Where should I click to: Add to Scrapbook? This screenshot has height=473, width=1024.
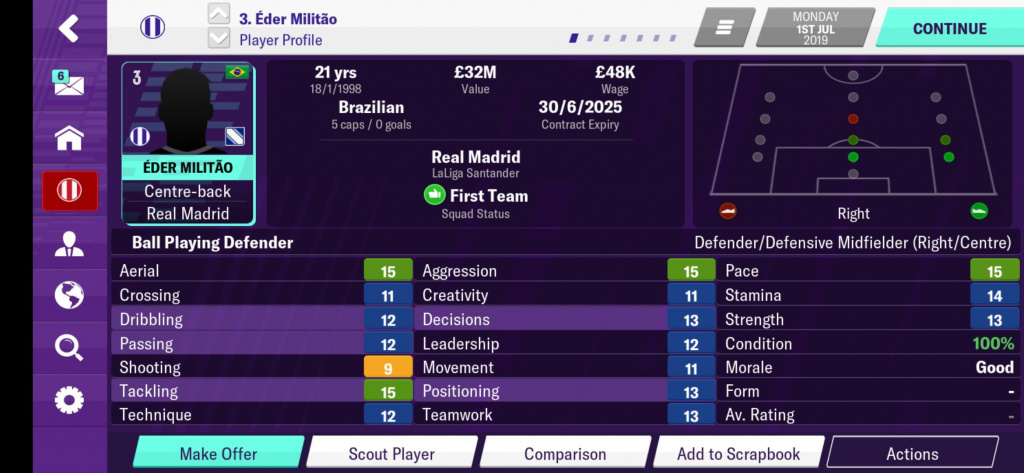tap(738, 454)
